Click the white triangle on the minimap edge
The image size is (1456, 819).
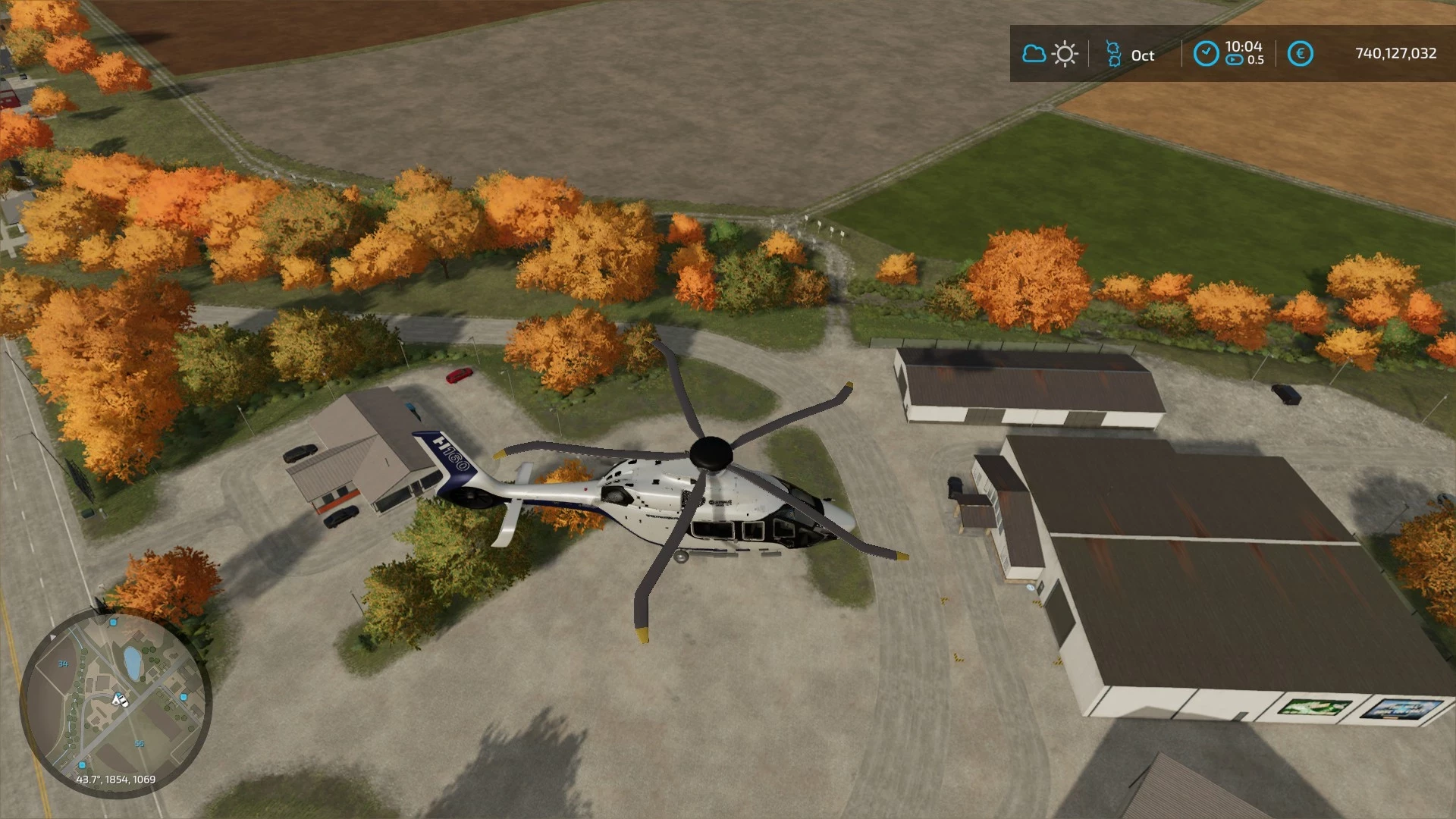click(52, 637)
